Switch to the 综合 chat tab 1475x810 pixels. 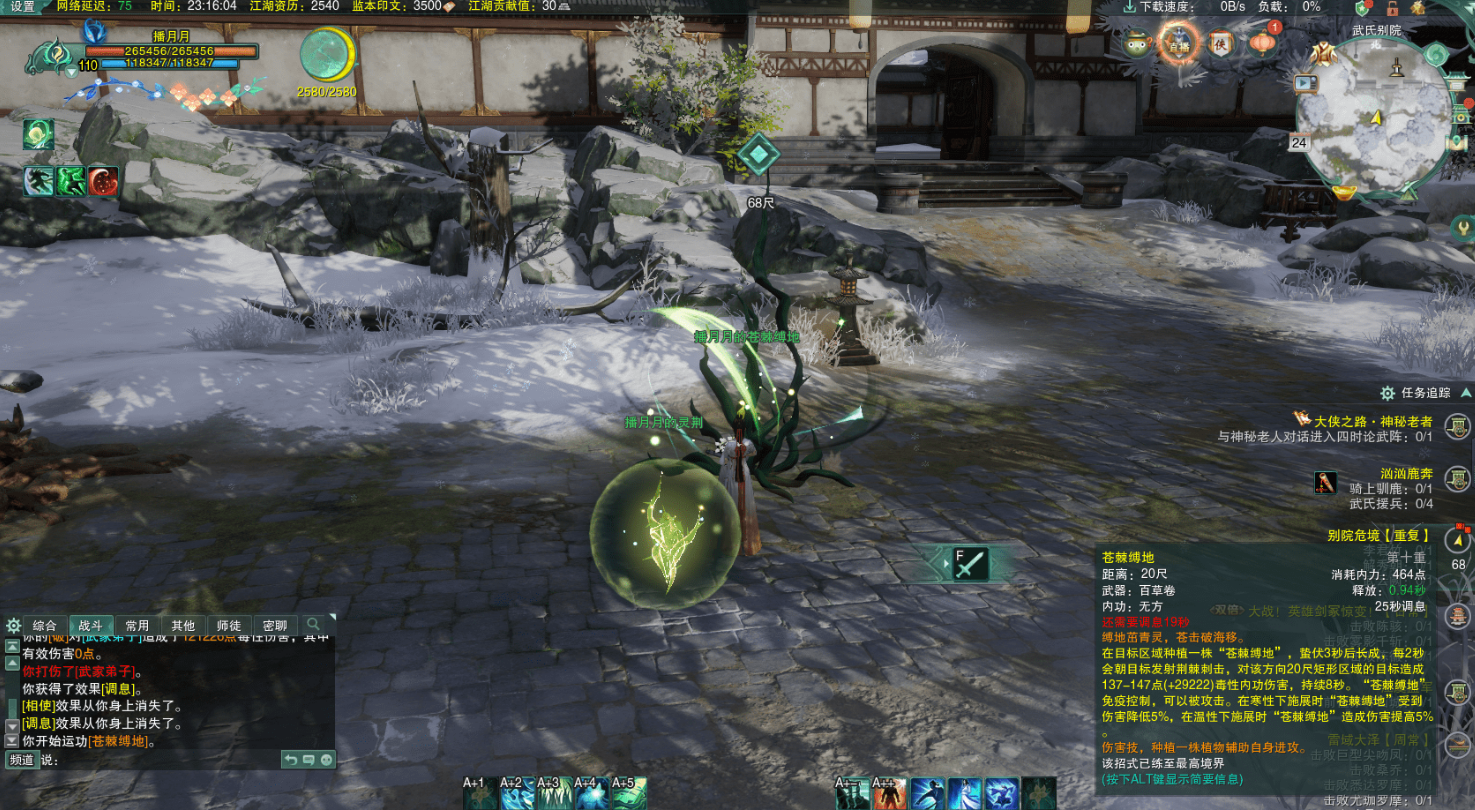click(x=45, y=625)
